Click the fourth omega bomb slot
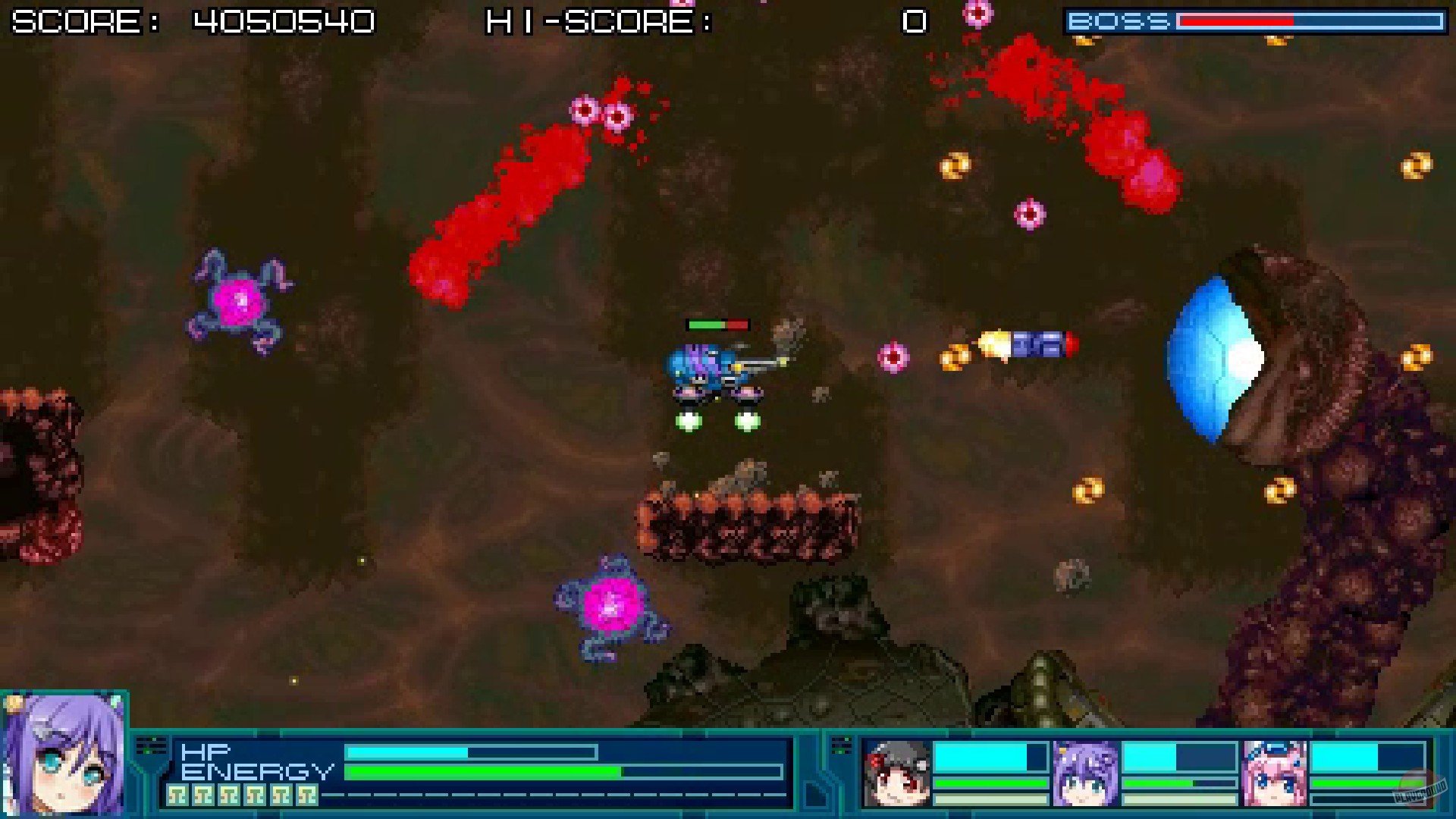Viewport: 1456px width, 819px height. coord(255,795)
